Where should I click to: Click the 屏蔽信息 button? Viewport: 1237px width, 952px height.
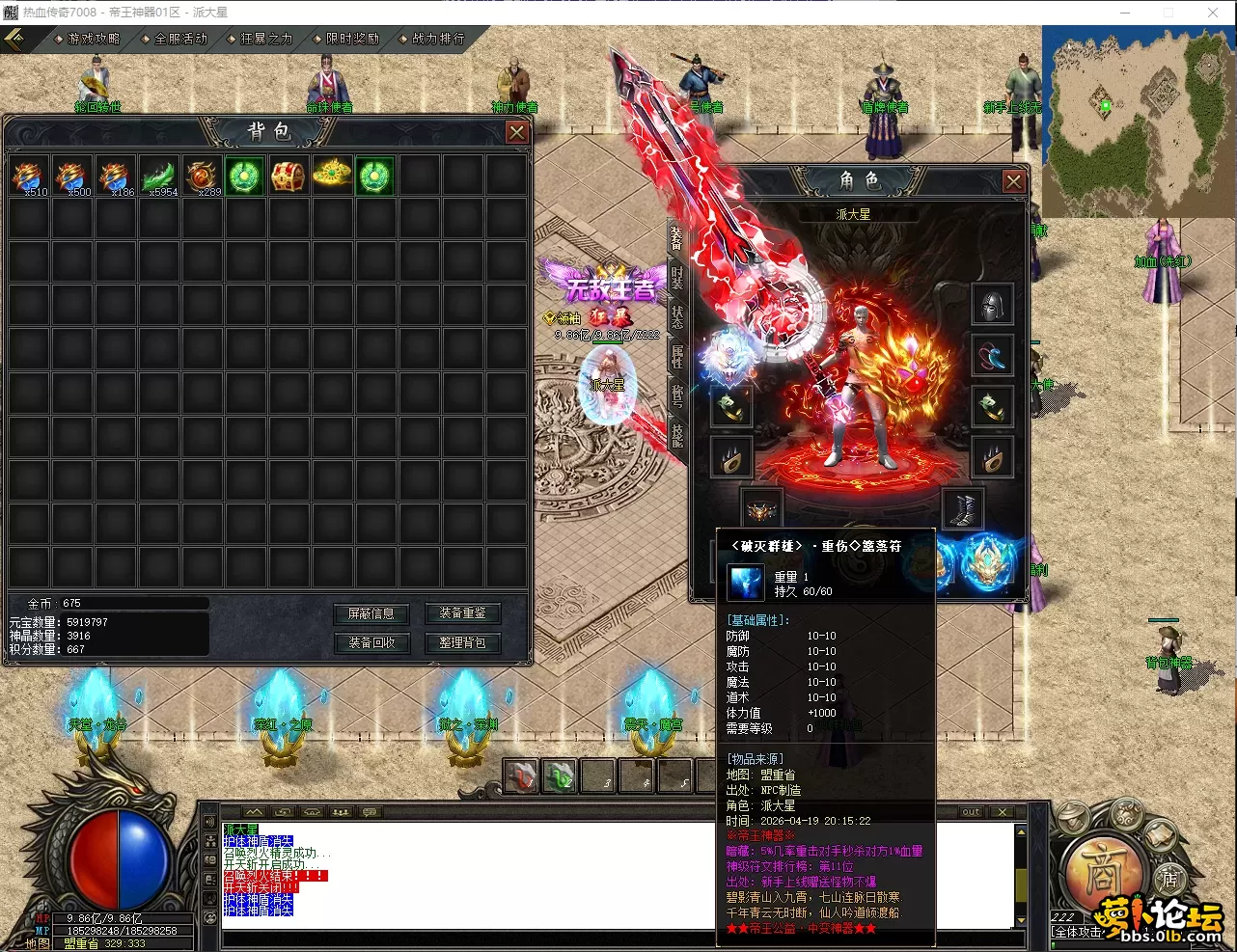point(371,613)
